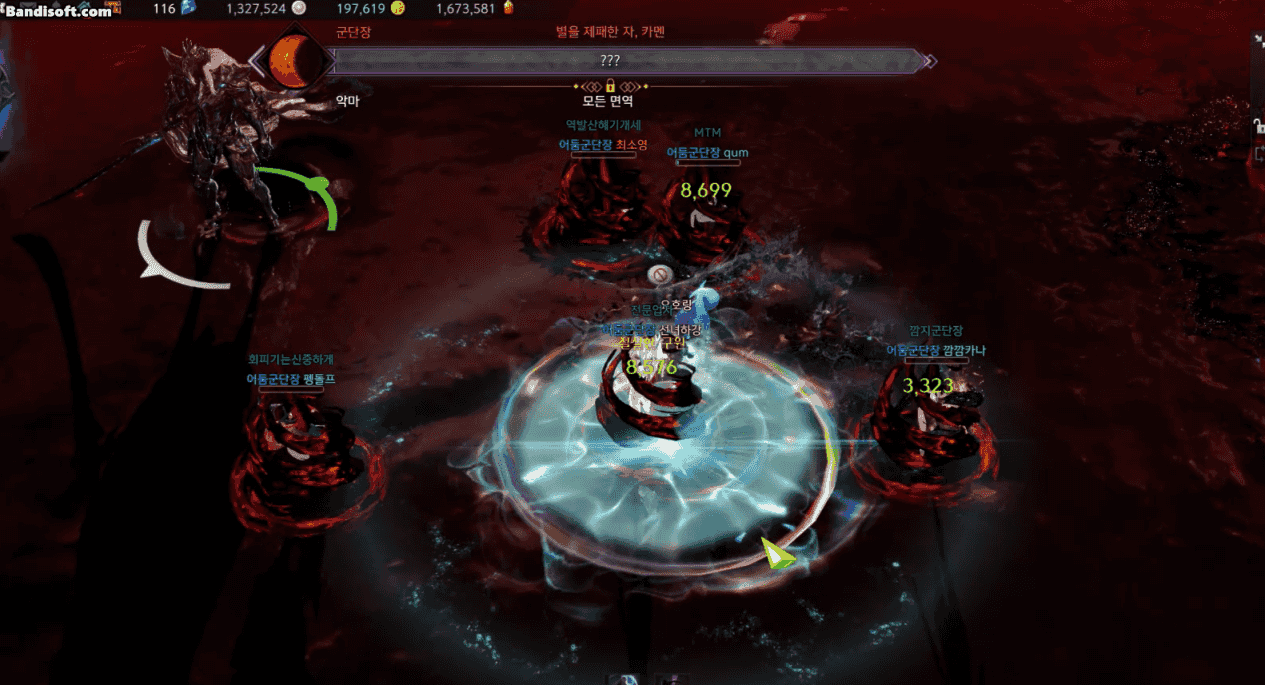Toggle the open padlock on right panel
Image resolution: width=1265 pixels, height=685 pixels.
click(x=1259, y=126)
